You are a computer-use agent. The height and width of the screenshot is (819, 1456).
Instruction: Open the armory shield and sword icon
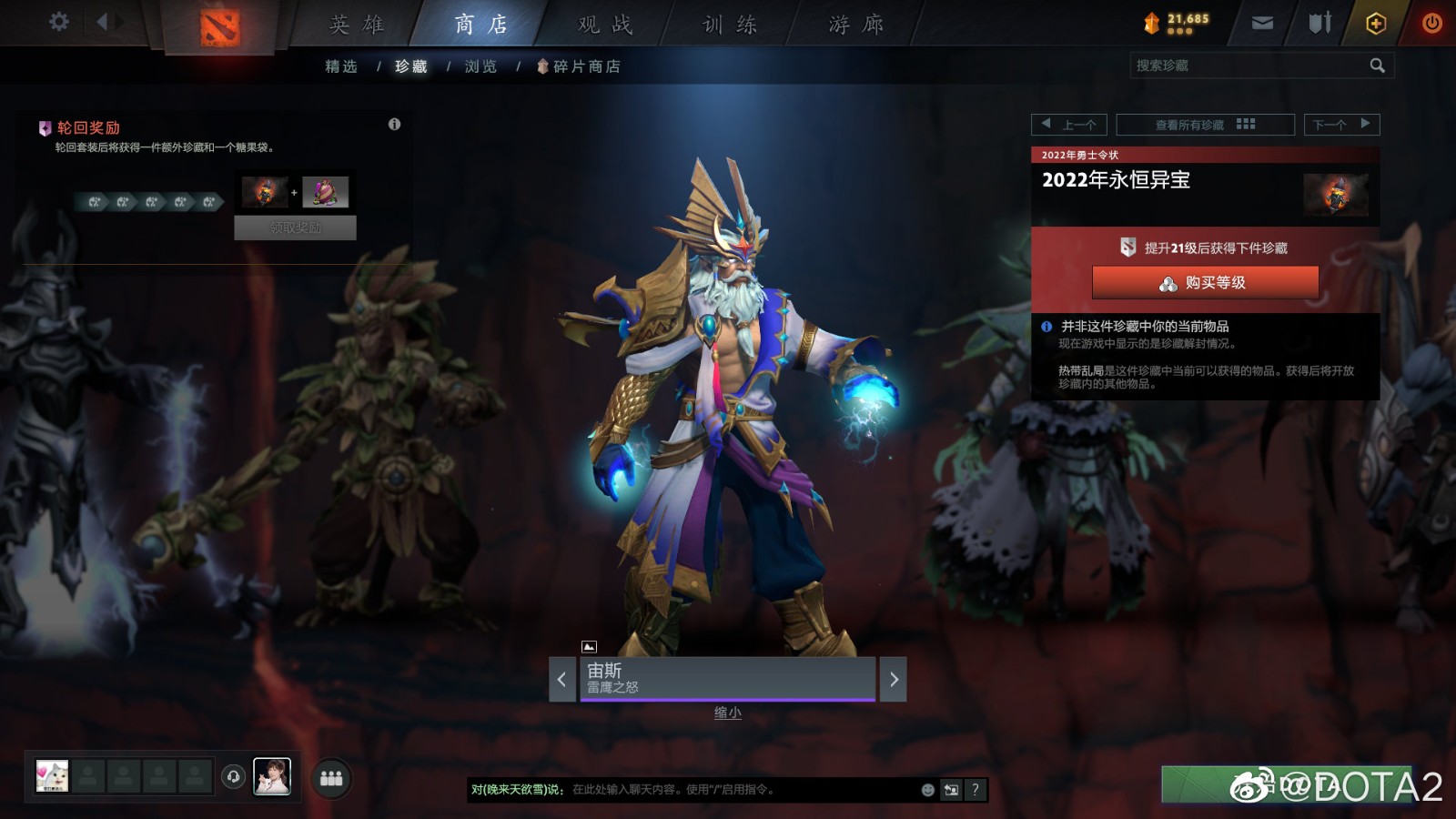click(1318, 24)
